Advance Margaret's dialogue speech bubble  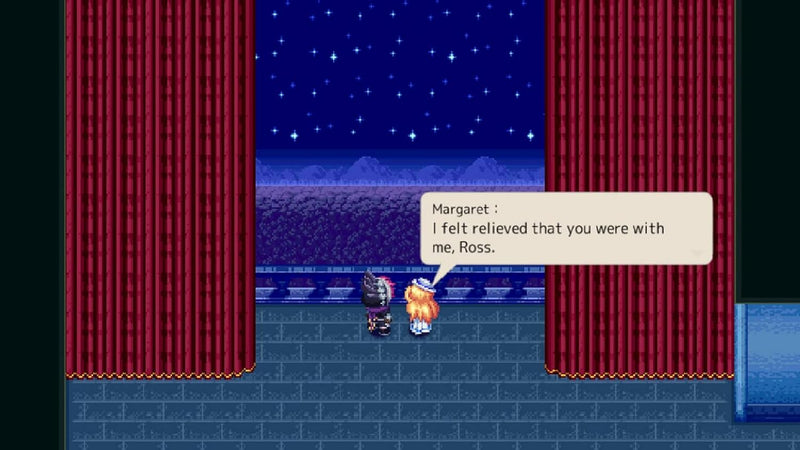pos(566,229)
